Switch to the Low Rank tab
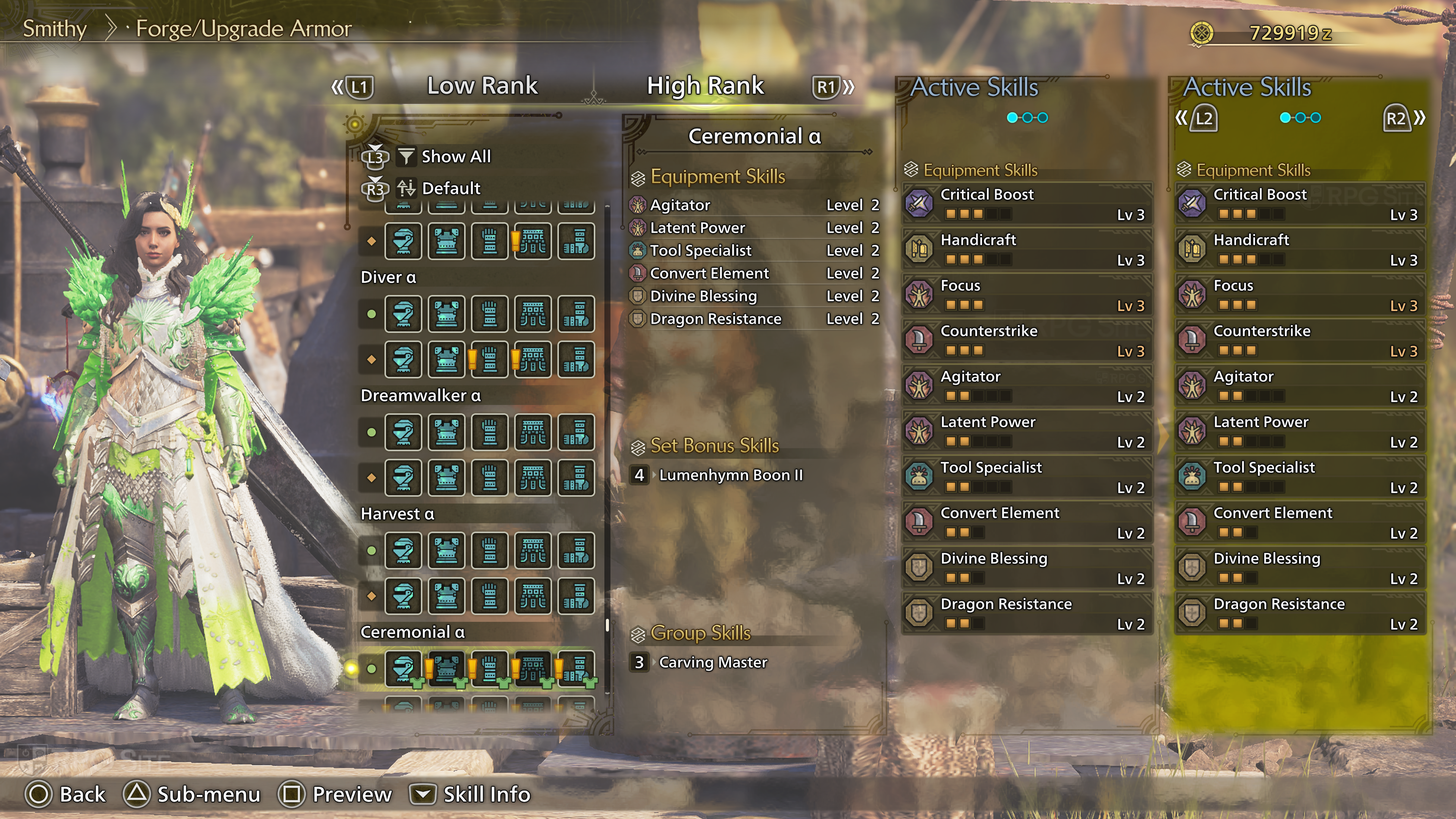 pos(482,86)
